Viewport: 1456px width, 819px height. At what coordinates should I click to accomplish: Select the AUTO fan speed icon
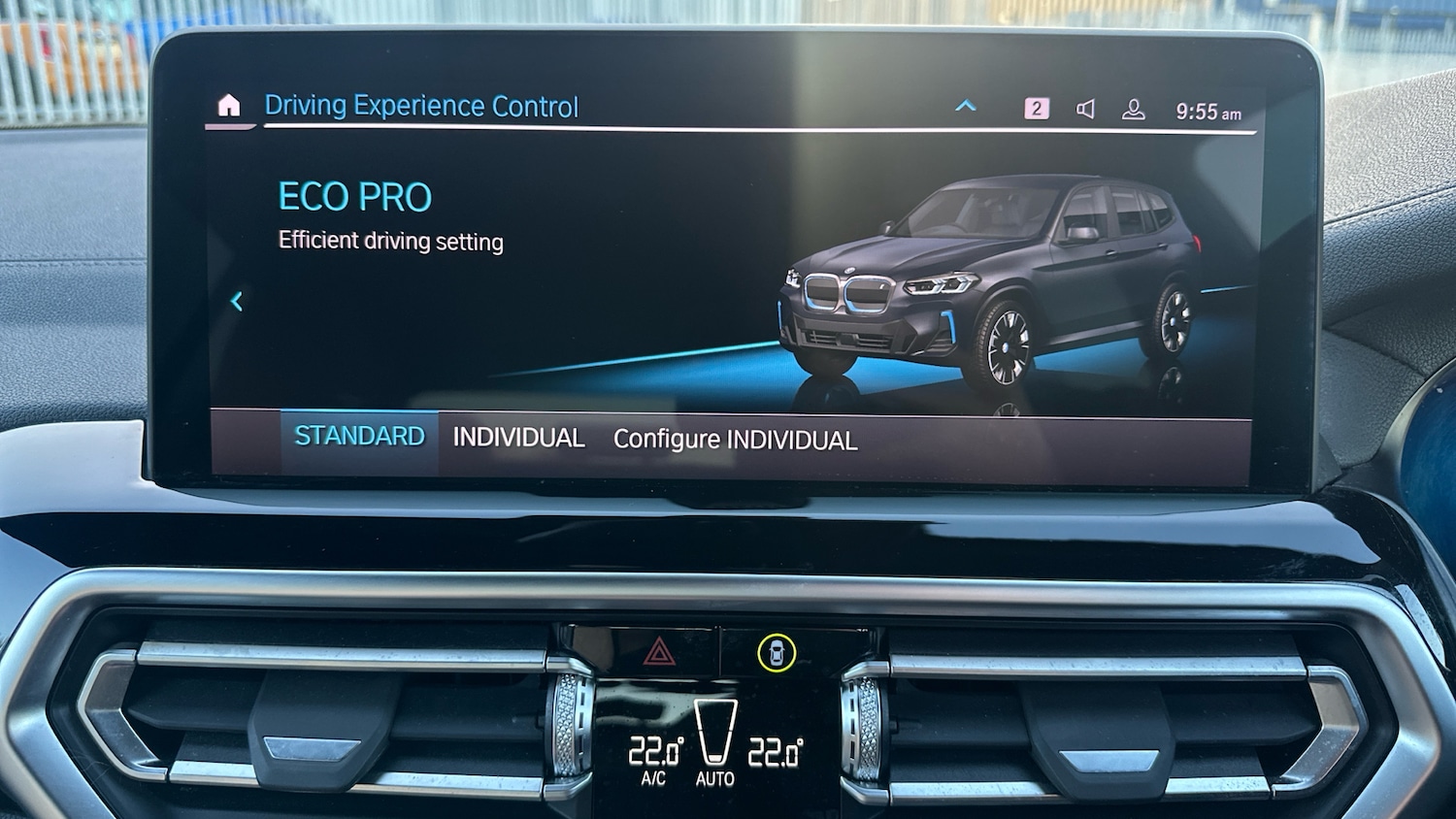click(715, 742)
